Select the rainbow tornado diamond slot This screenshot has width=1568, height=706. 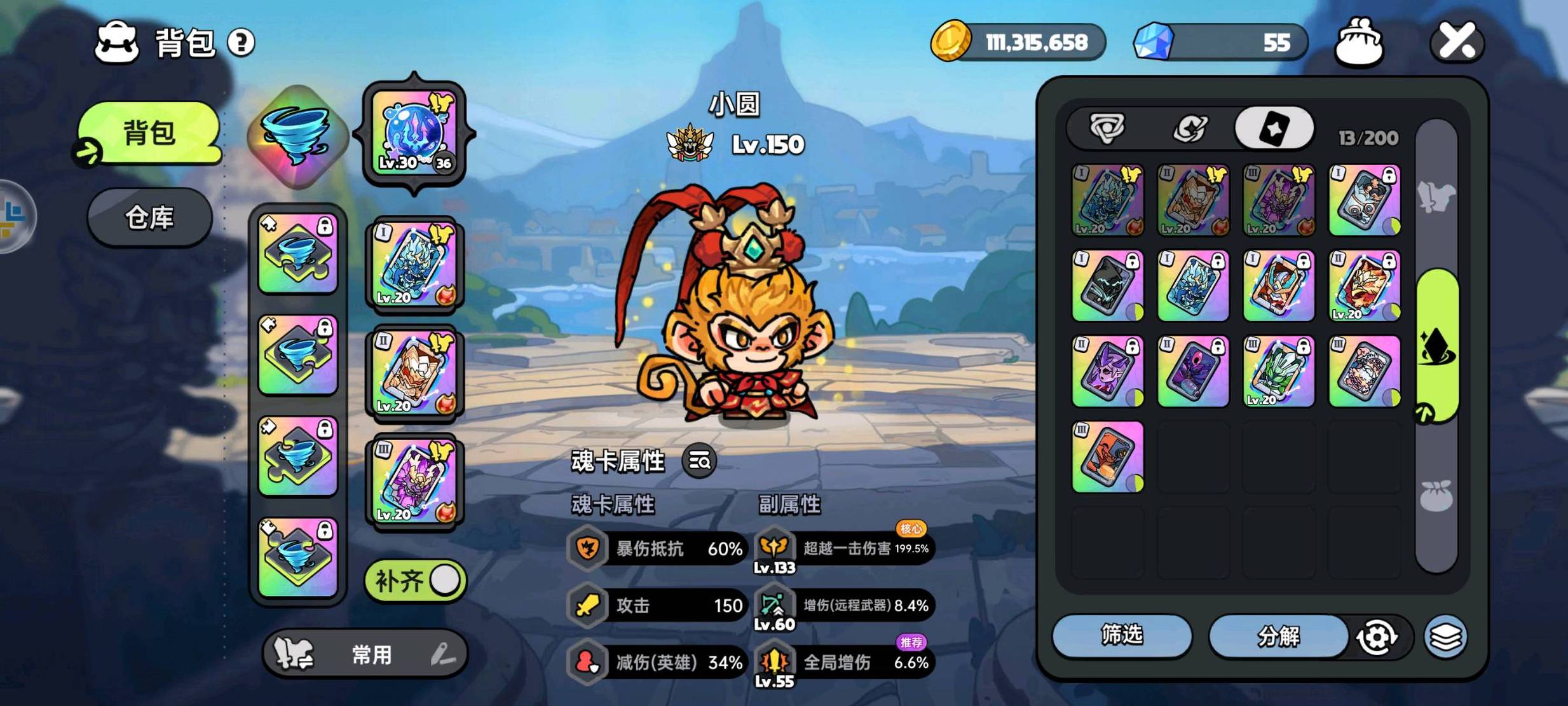pyautogui.click(x=297, y=135)
